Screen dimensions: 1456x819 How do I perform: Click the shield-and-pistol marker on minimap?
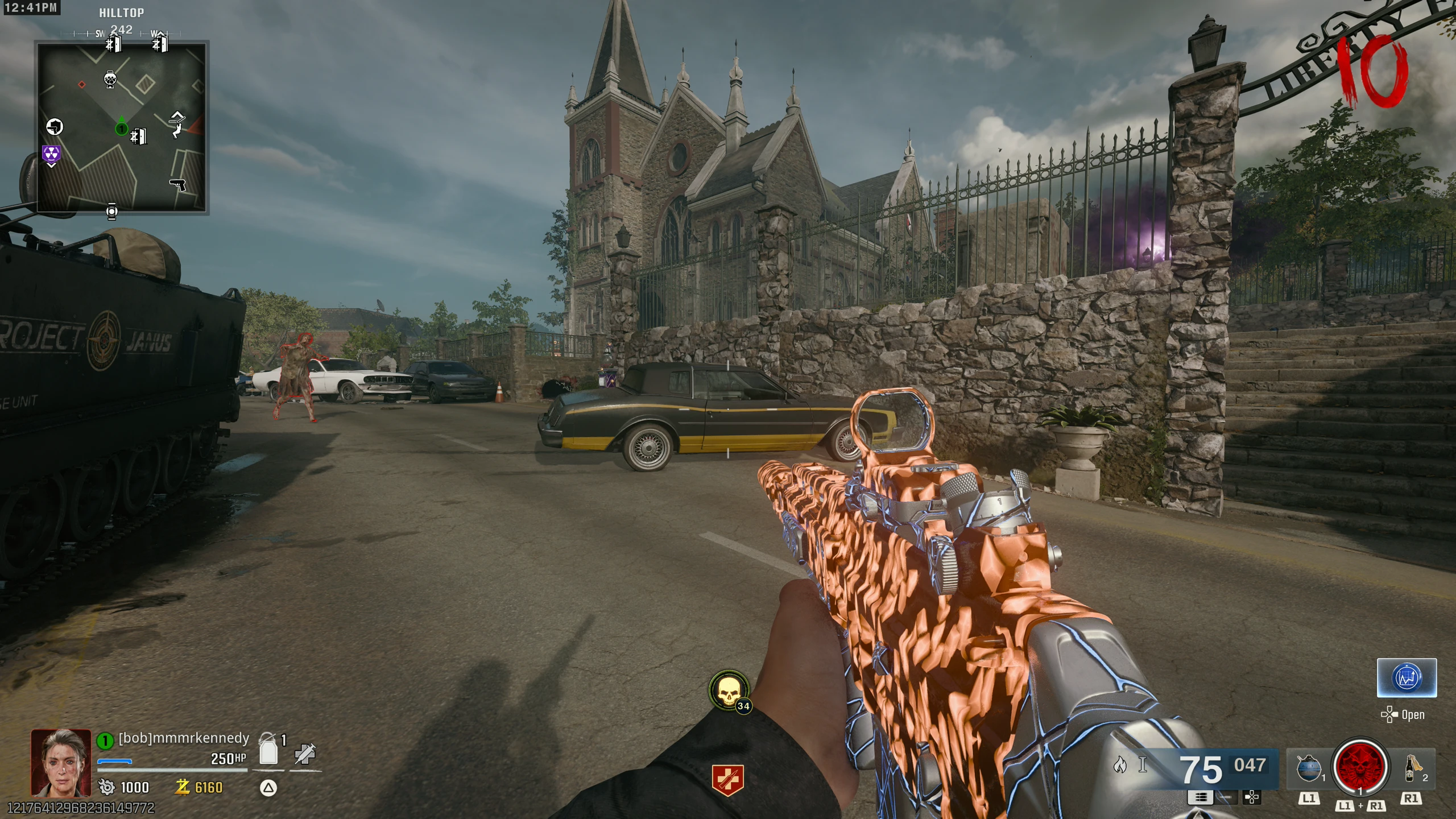[x=55, y=126]
